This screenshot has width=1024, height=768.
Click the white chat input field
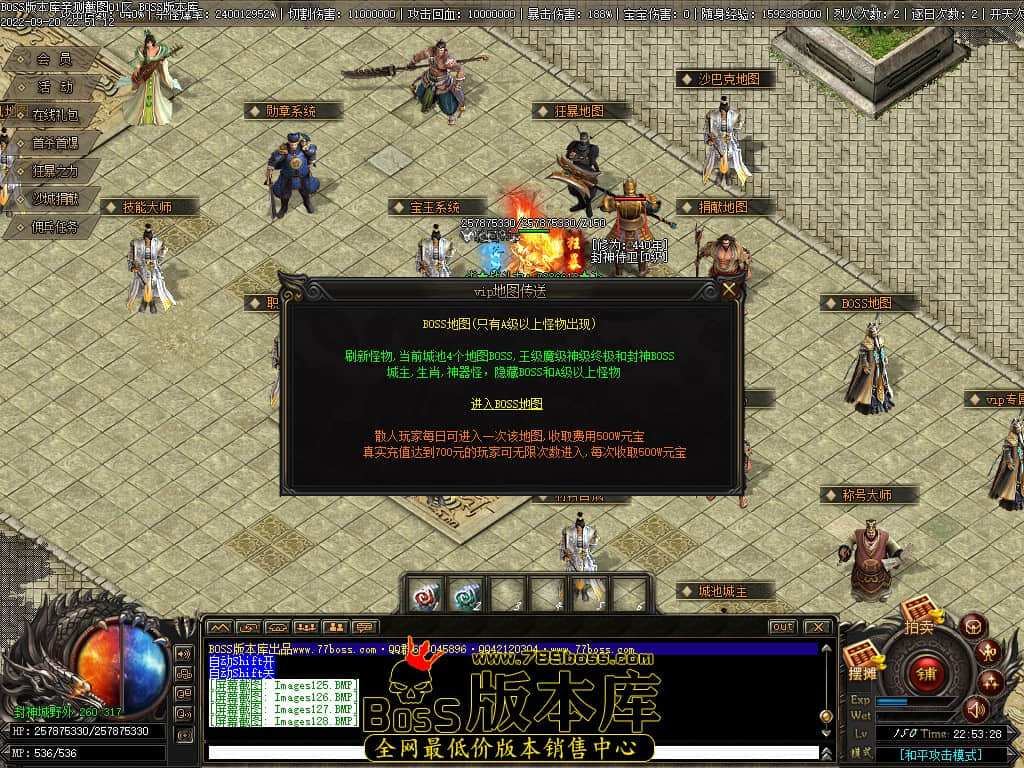click(510, 752)
